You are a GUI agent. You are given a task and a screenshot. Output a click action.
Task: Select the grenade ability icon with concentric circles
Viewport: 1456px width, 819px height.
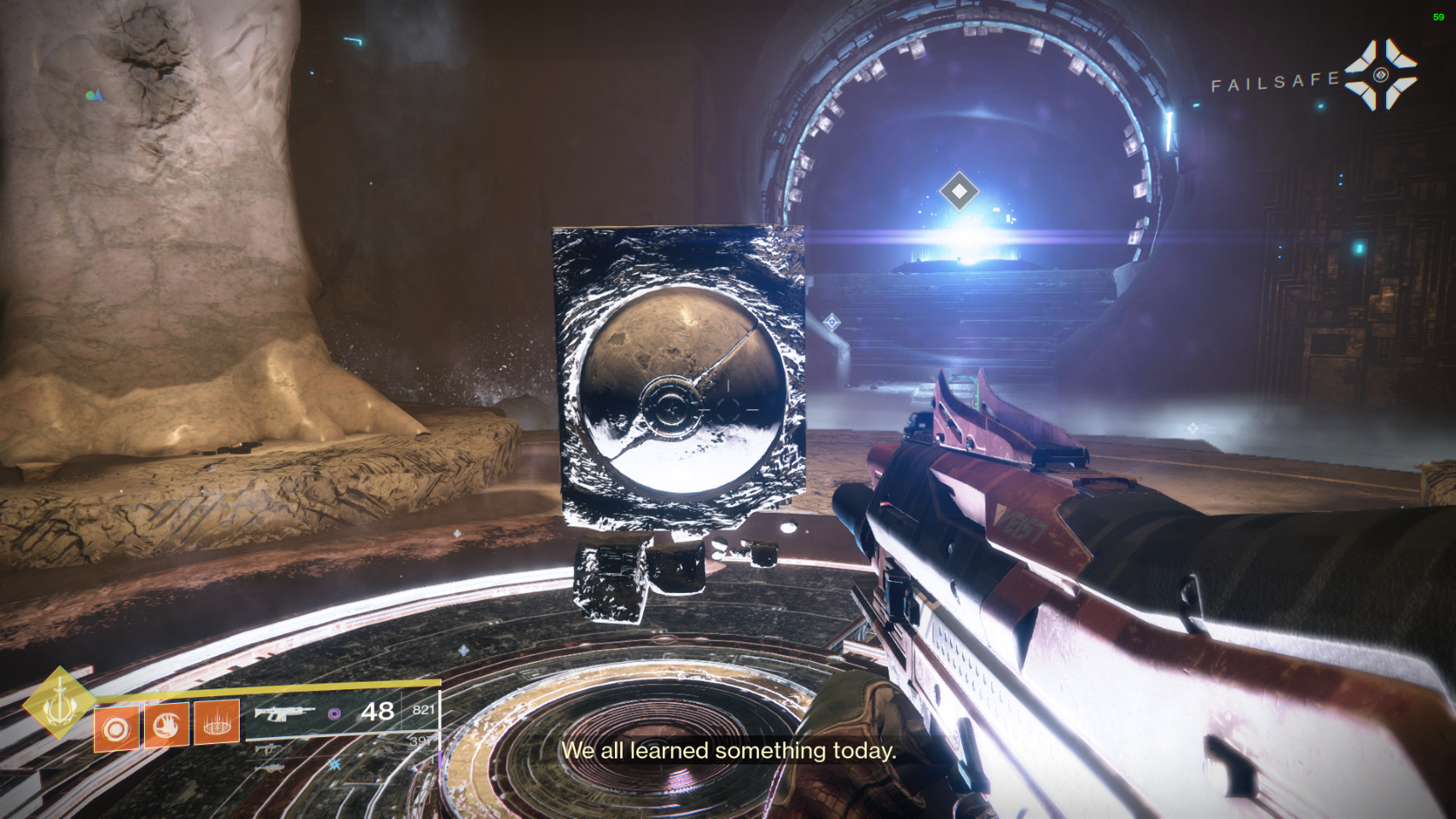[116, 729]
